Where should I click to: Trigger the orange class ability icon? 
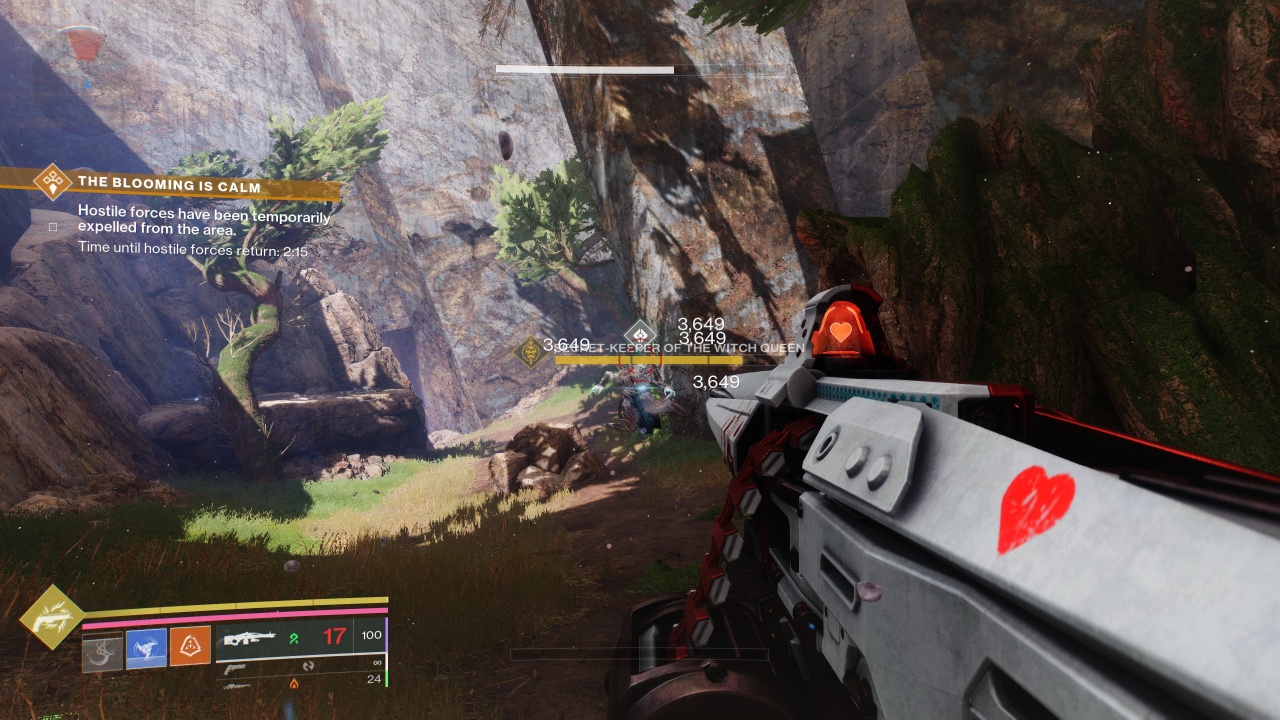(x=190, y=648)
